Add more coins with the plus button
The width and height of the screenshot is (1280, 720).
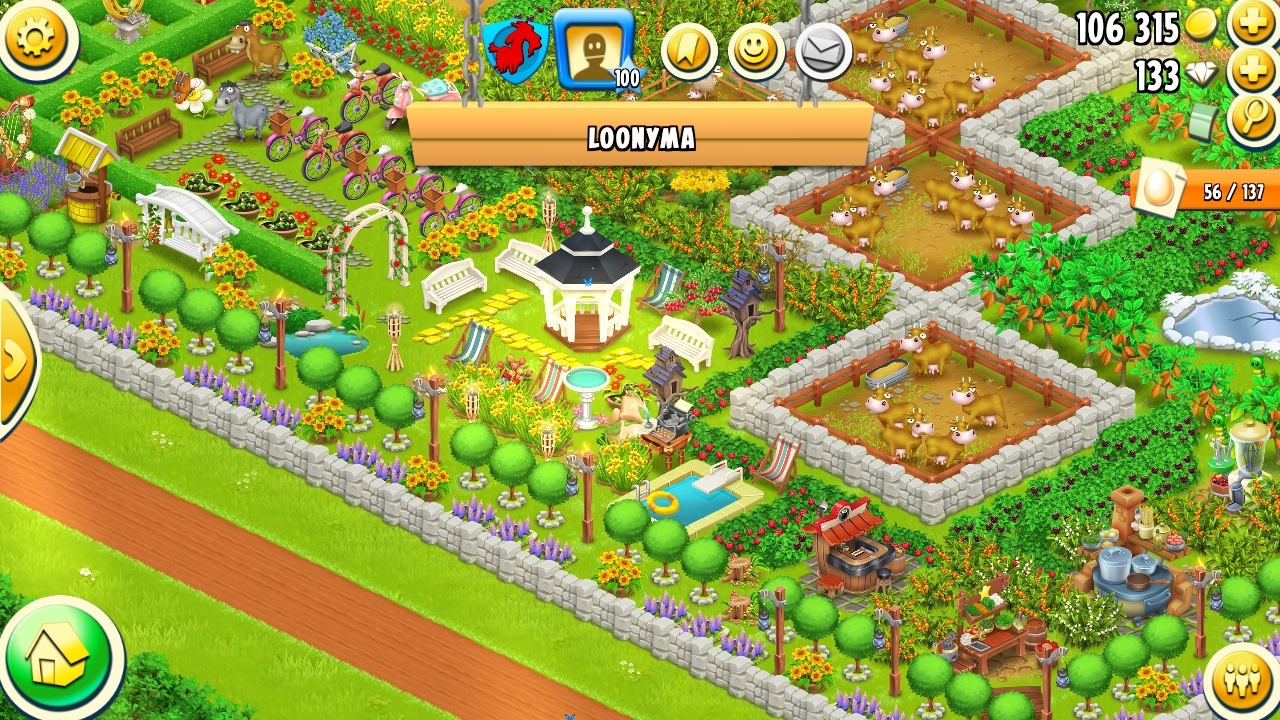pos(1253,22)
